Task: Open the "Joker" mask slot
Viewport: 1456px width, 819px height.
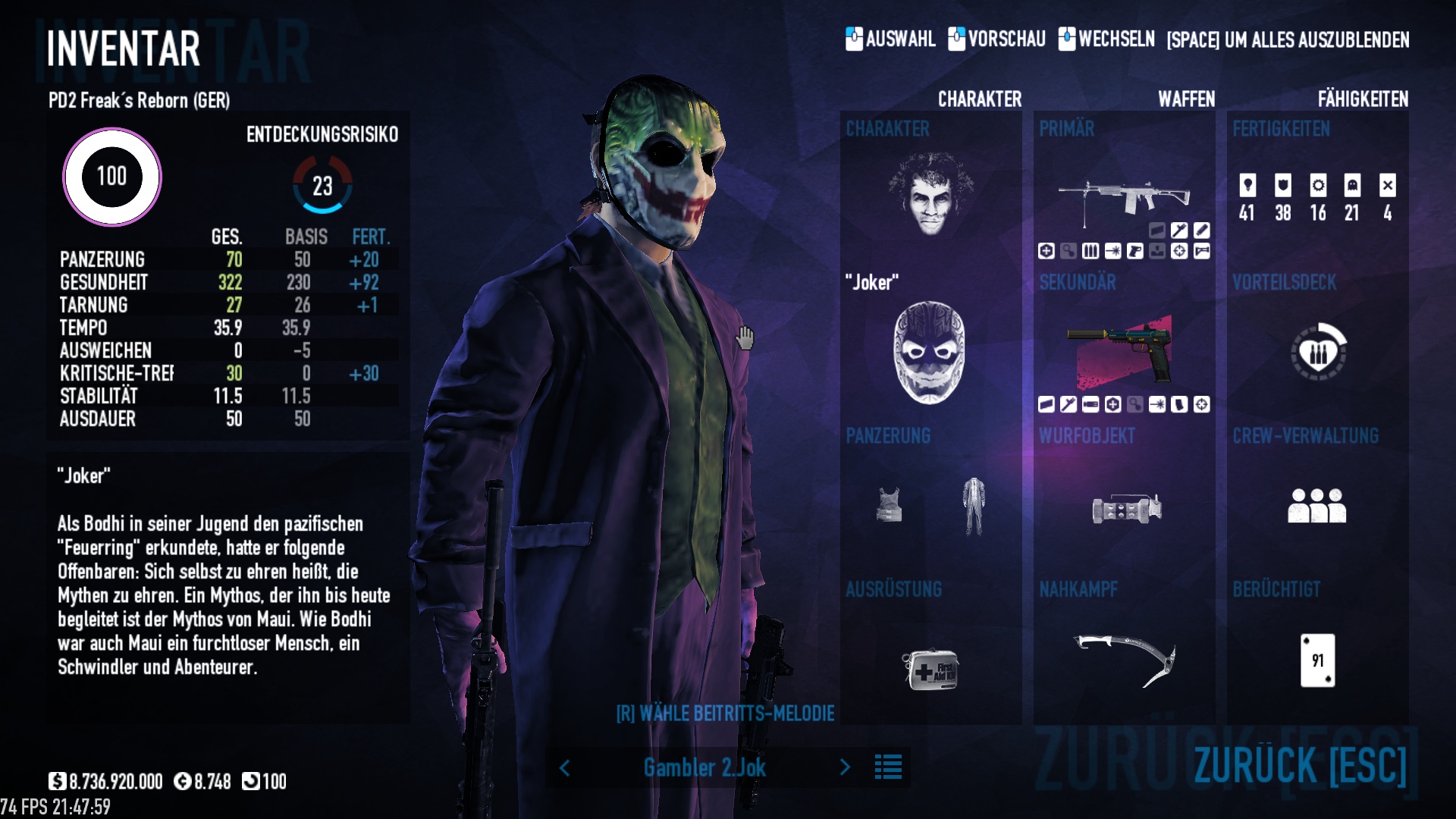Action: 929,353
